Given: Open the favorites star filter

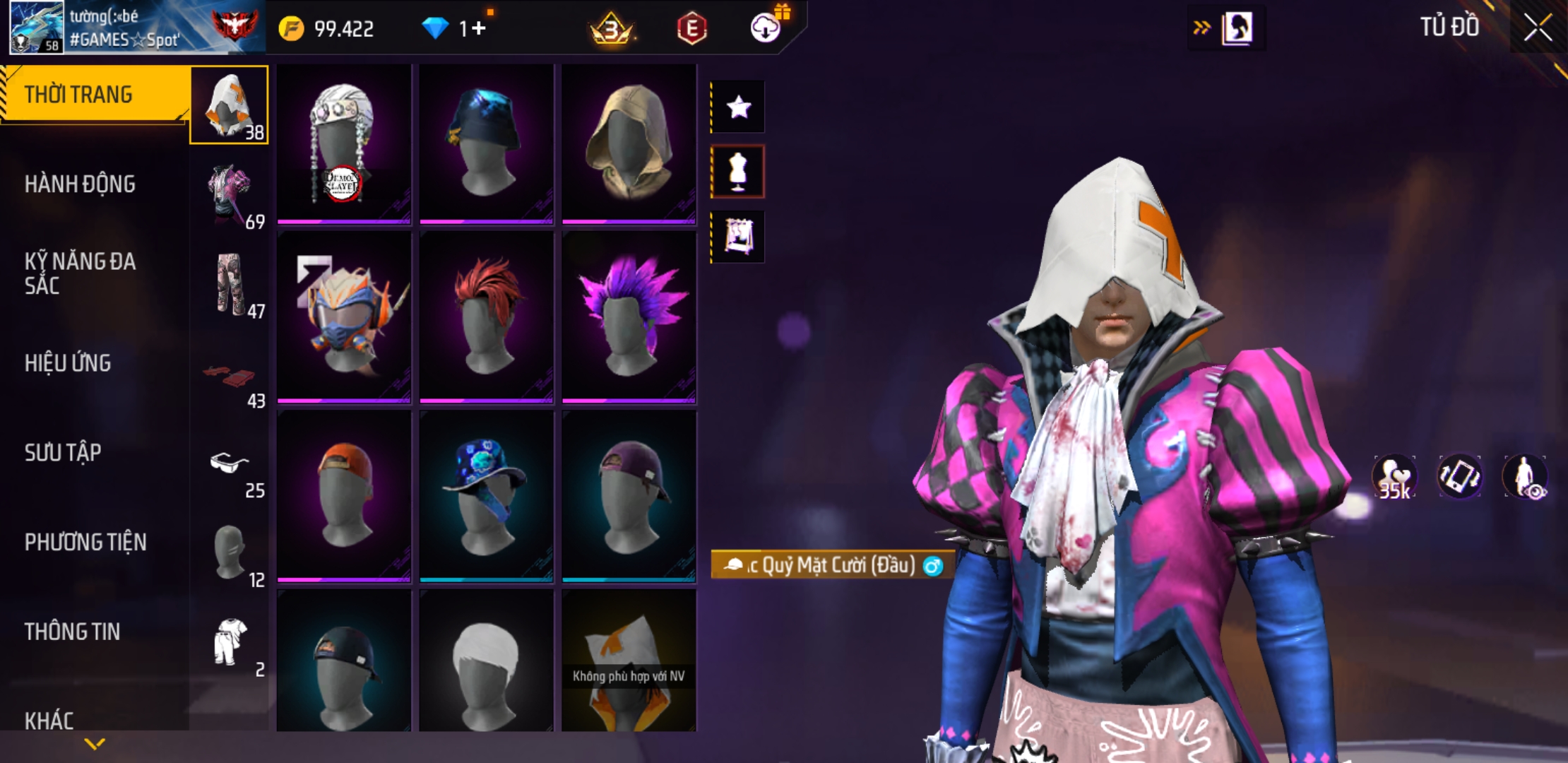Looking at the screenshot, I should click(x=738, y=107).
